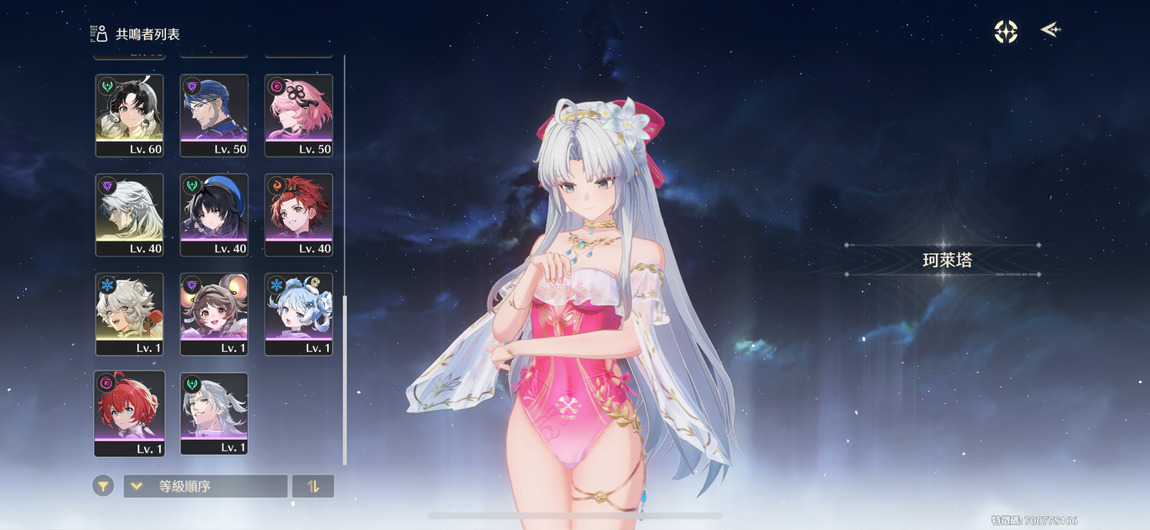This screenshot has height=530, width=1150.
Task: Click the resonator list scrollbar
Action: [x=345, y=380]
